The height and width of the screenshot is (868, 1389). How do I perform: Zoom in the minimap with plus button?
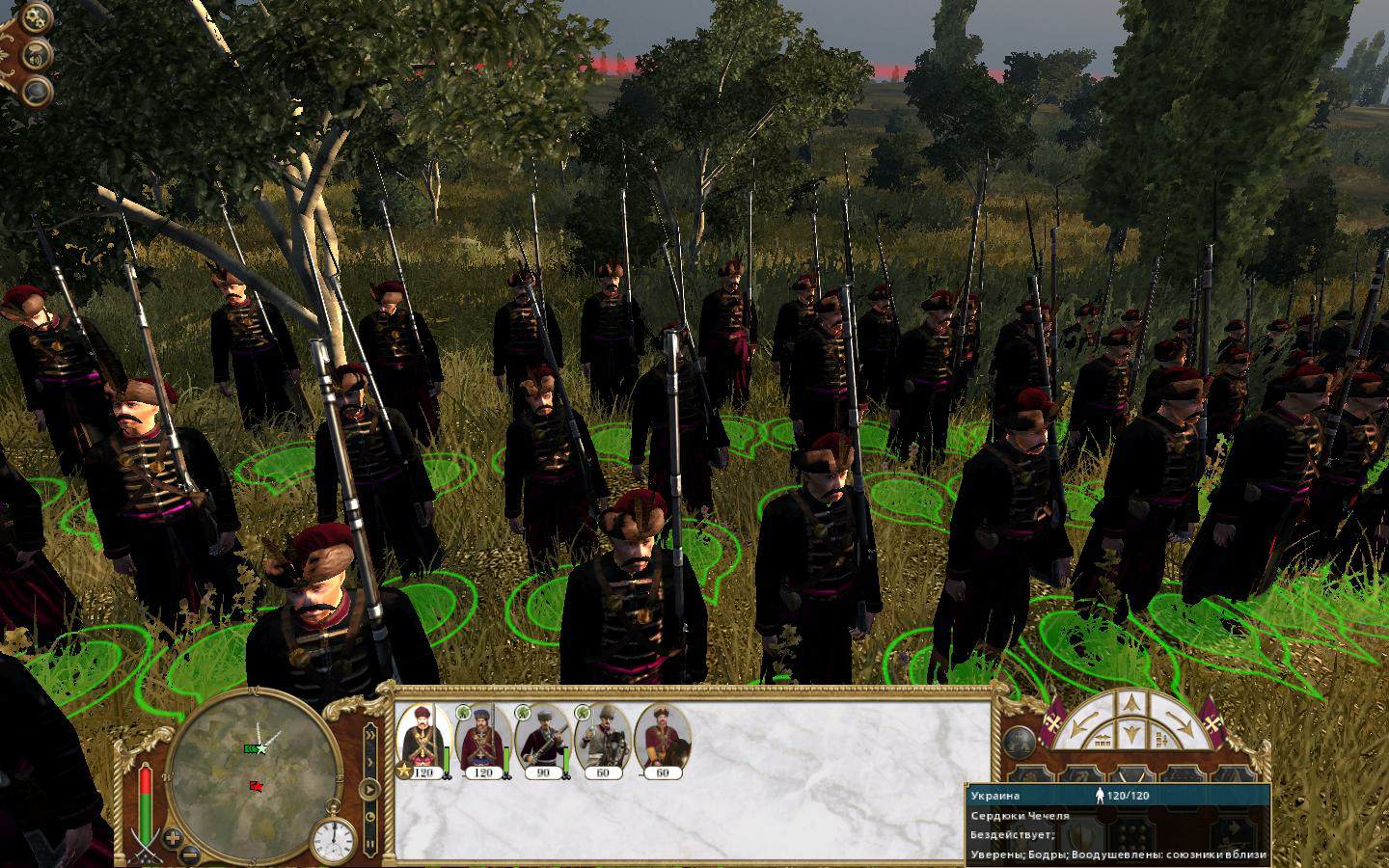point(172,836)
